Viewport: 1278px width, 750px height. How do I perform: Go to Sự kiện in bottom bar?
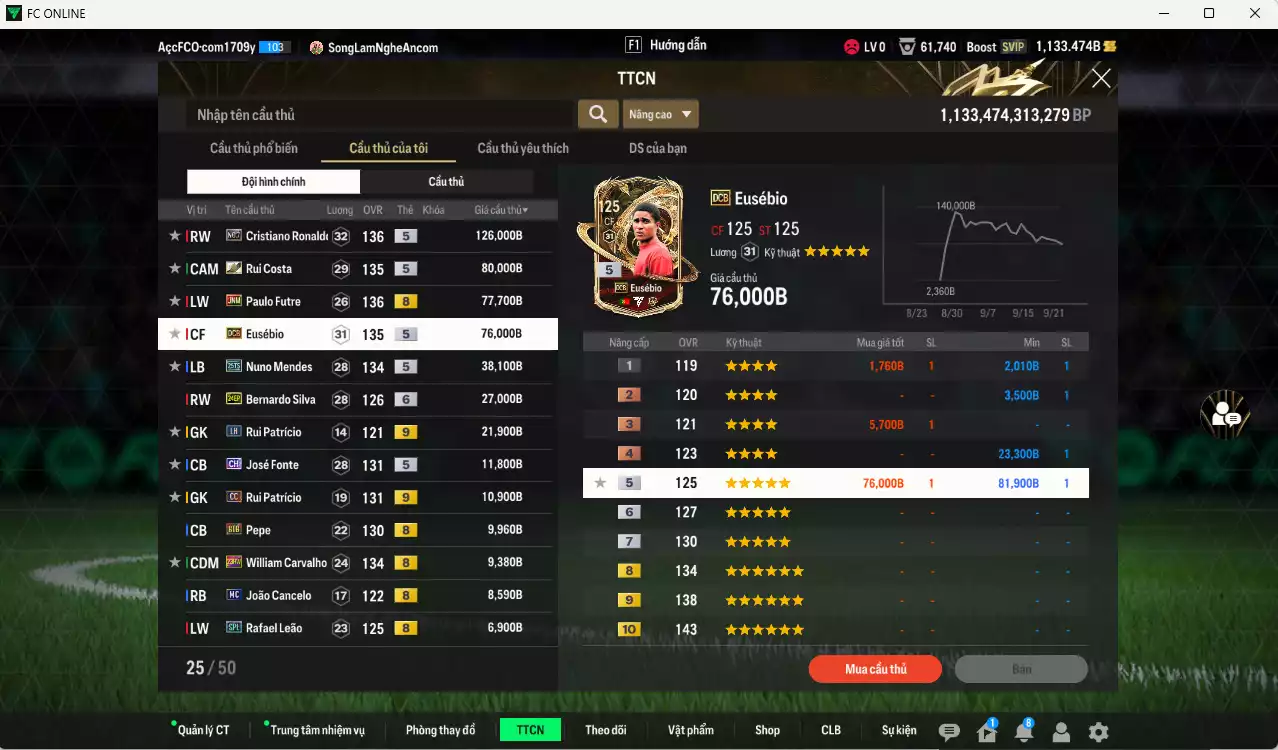coord(899,730)
